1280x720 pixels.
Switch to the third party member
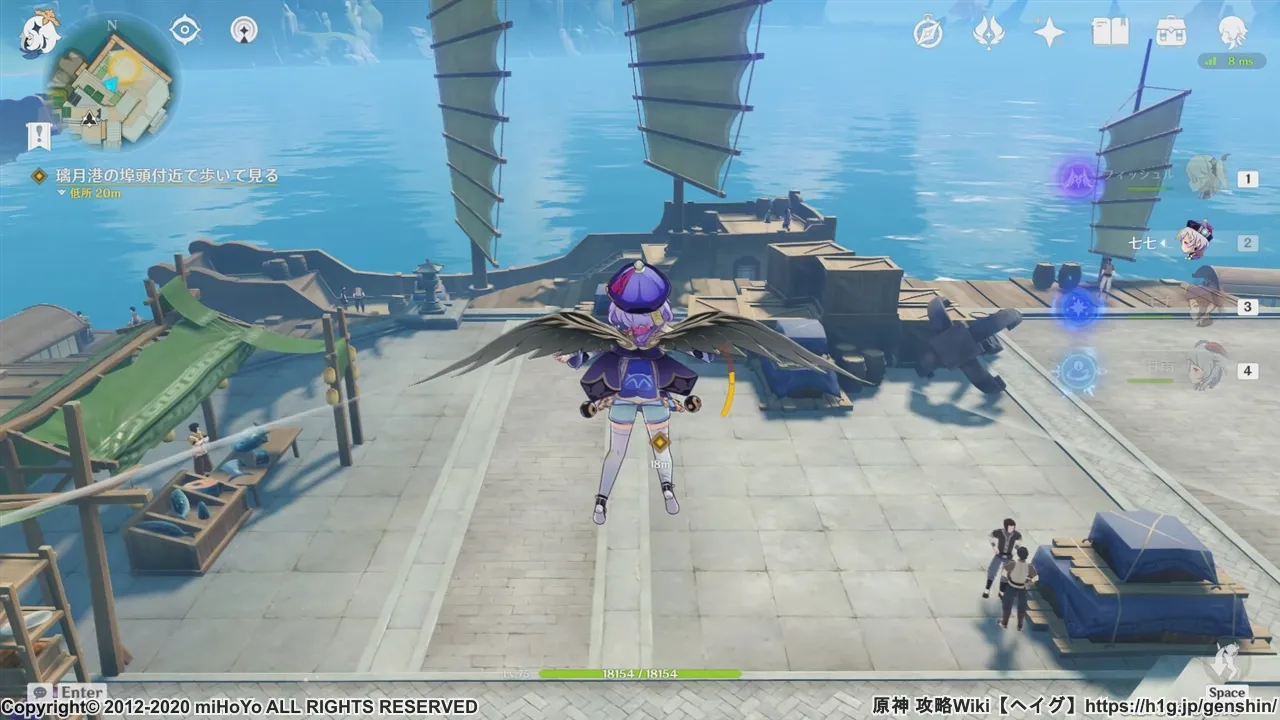point(1206,305)
